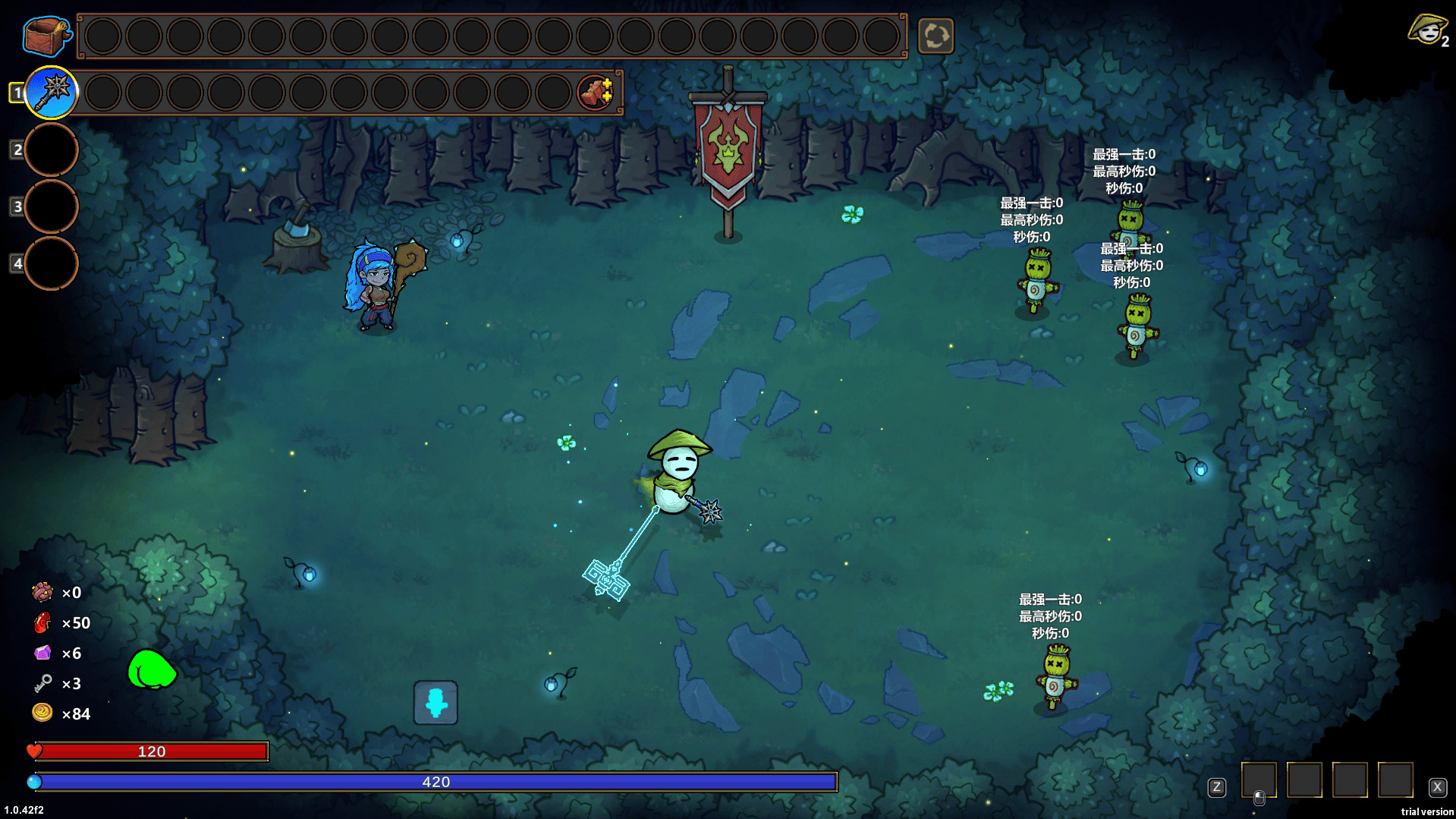Select the empty wand slot numbered 2
1456x819 pixels.
52,150
